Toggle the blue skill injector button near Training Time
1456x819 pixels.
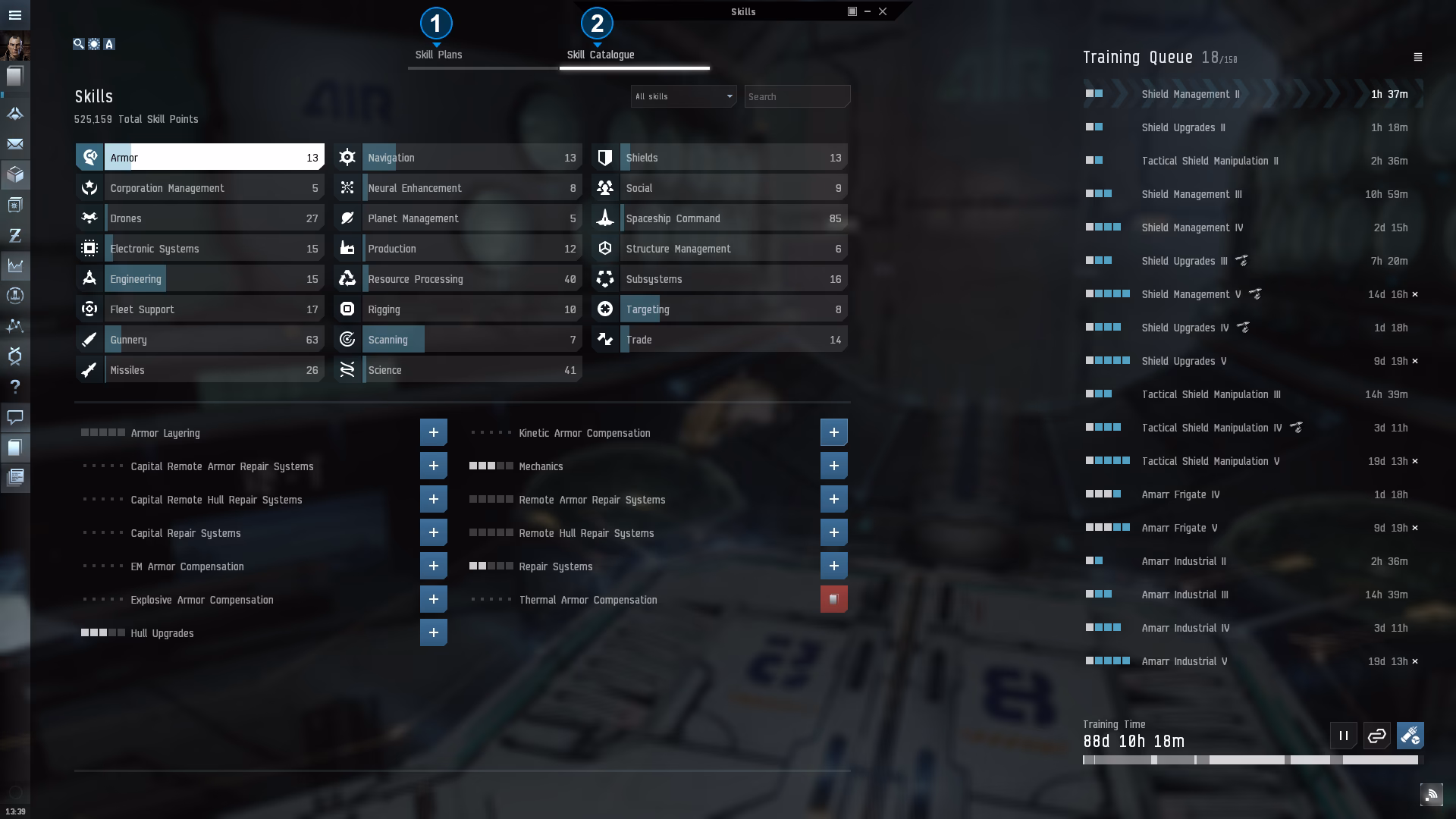coord(1410,735)
